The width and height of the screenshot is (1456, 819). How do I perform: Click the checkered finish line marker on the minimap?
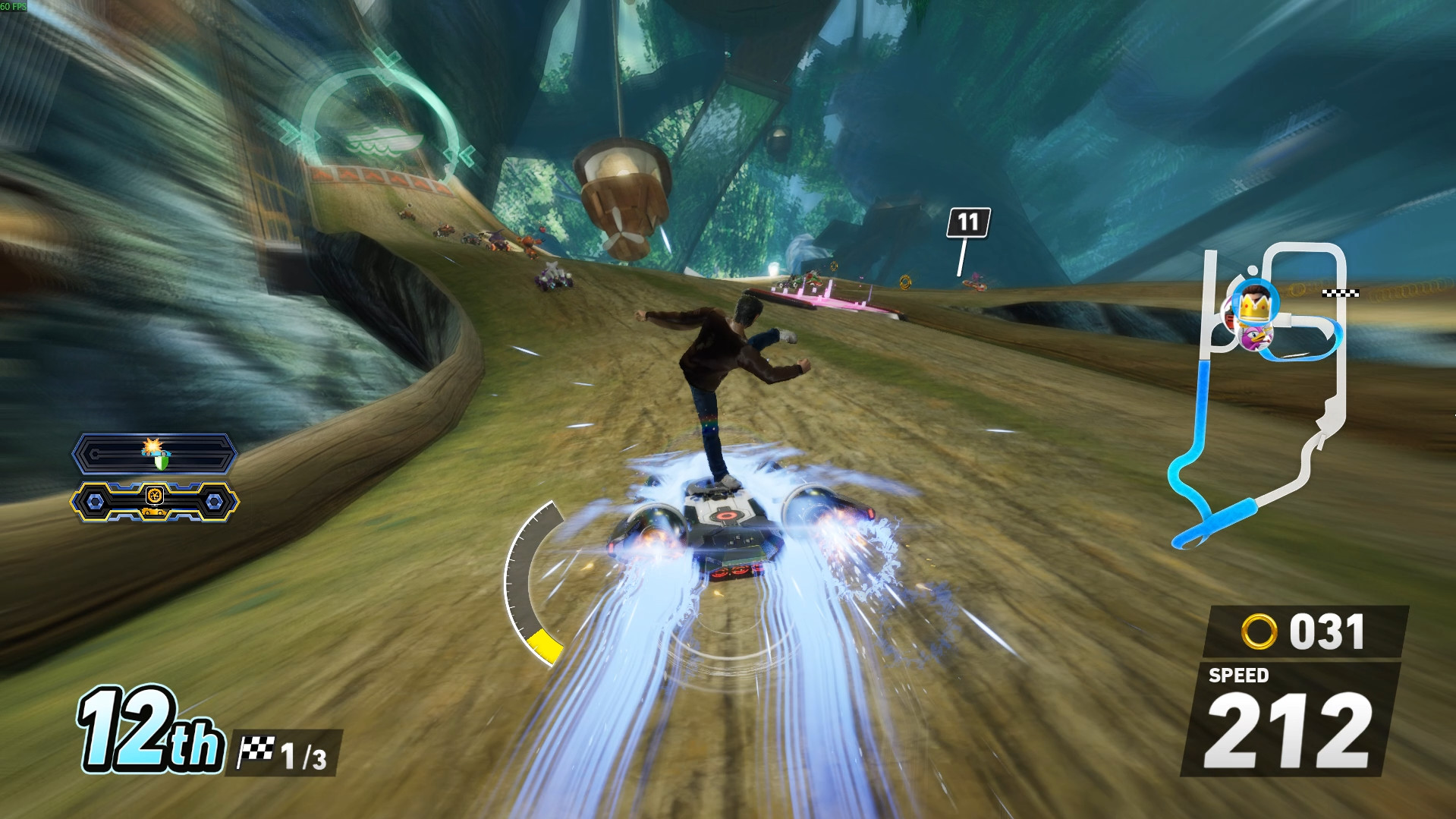(x=1340, y=291)
